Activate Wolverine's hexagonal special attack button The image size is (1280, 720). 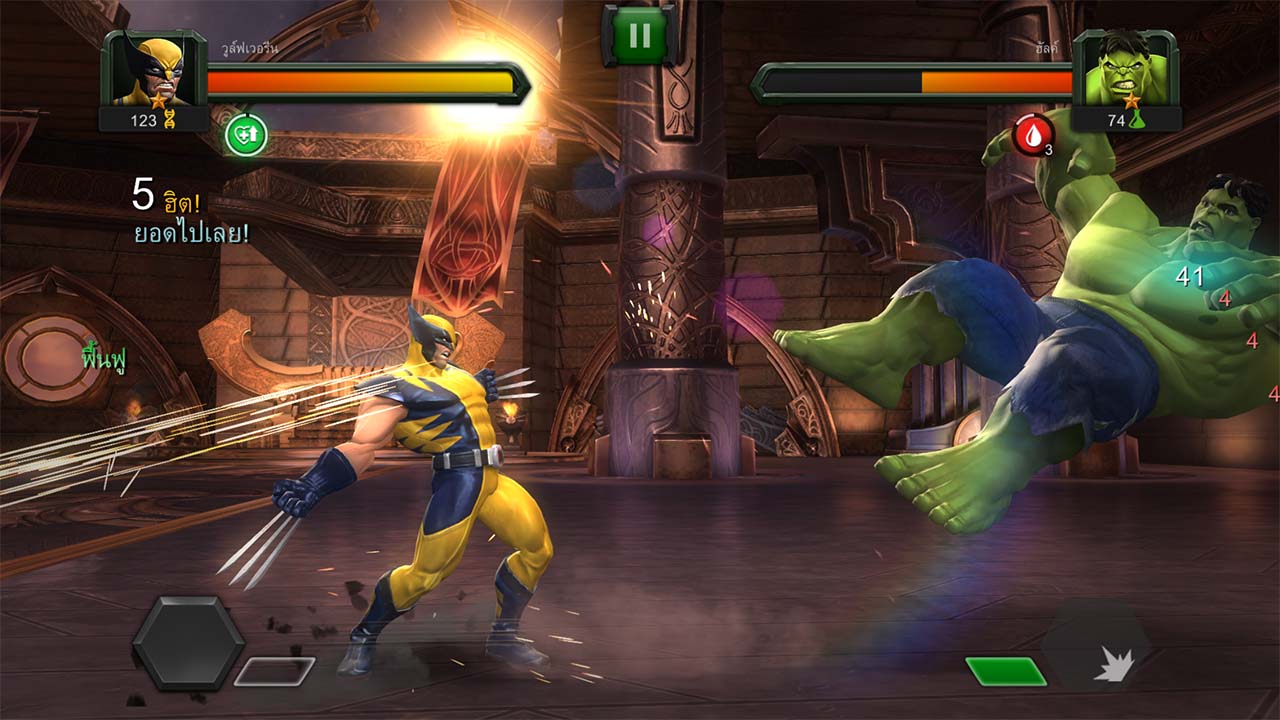188,643
